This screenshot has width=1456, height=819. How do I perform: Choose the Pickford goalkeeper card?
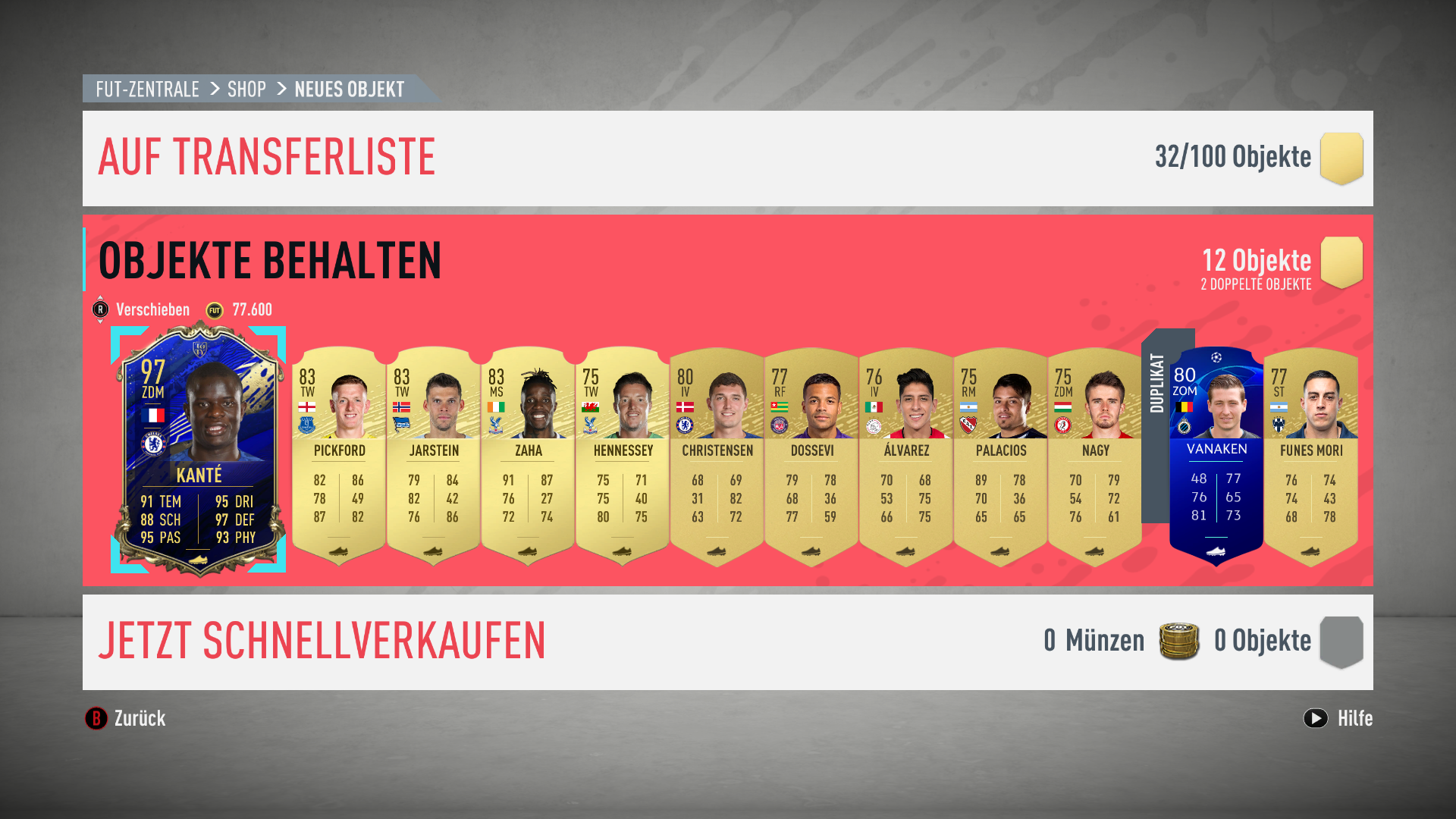[x=339, y=457]
